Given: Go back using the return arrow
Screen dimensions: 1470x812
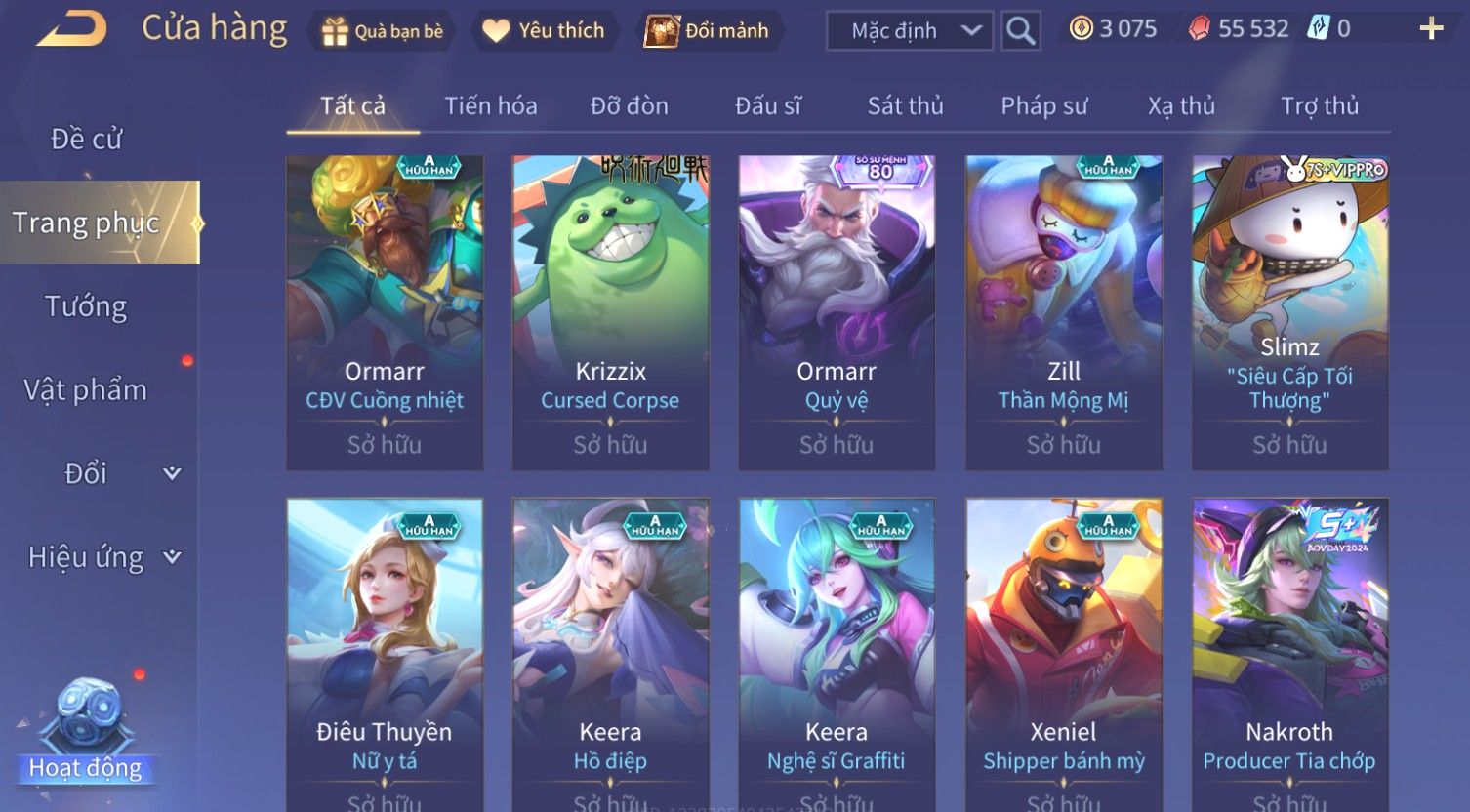Looking at the screenshot, I should (72, 29).
